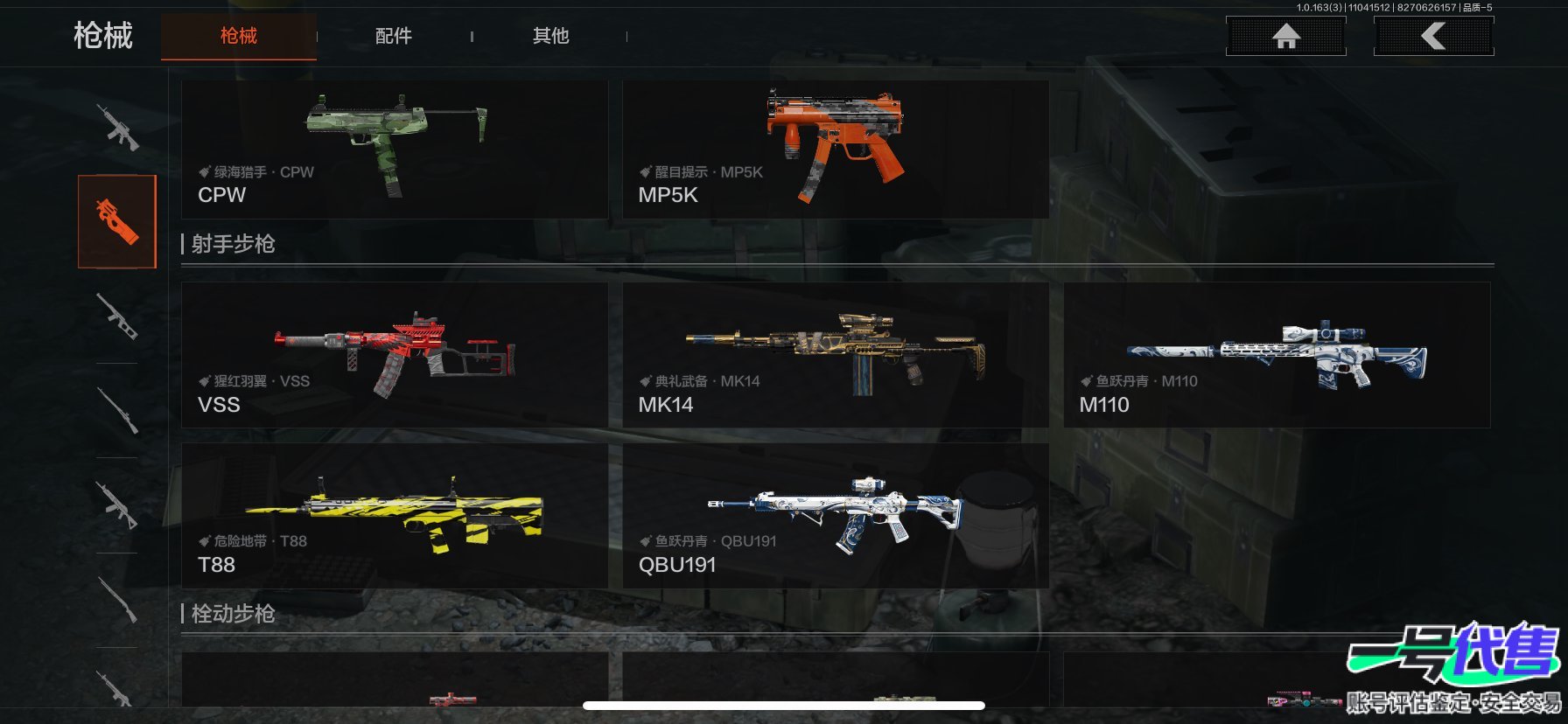Select the highlighted orange submachine gun category
1568x724 pixels.
117,221
